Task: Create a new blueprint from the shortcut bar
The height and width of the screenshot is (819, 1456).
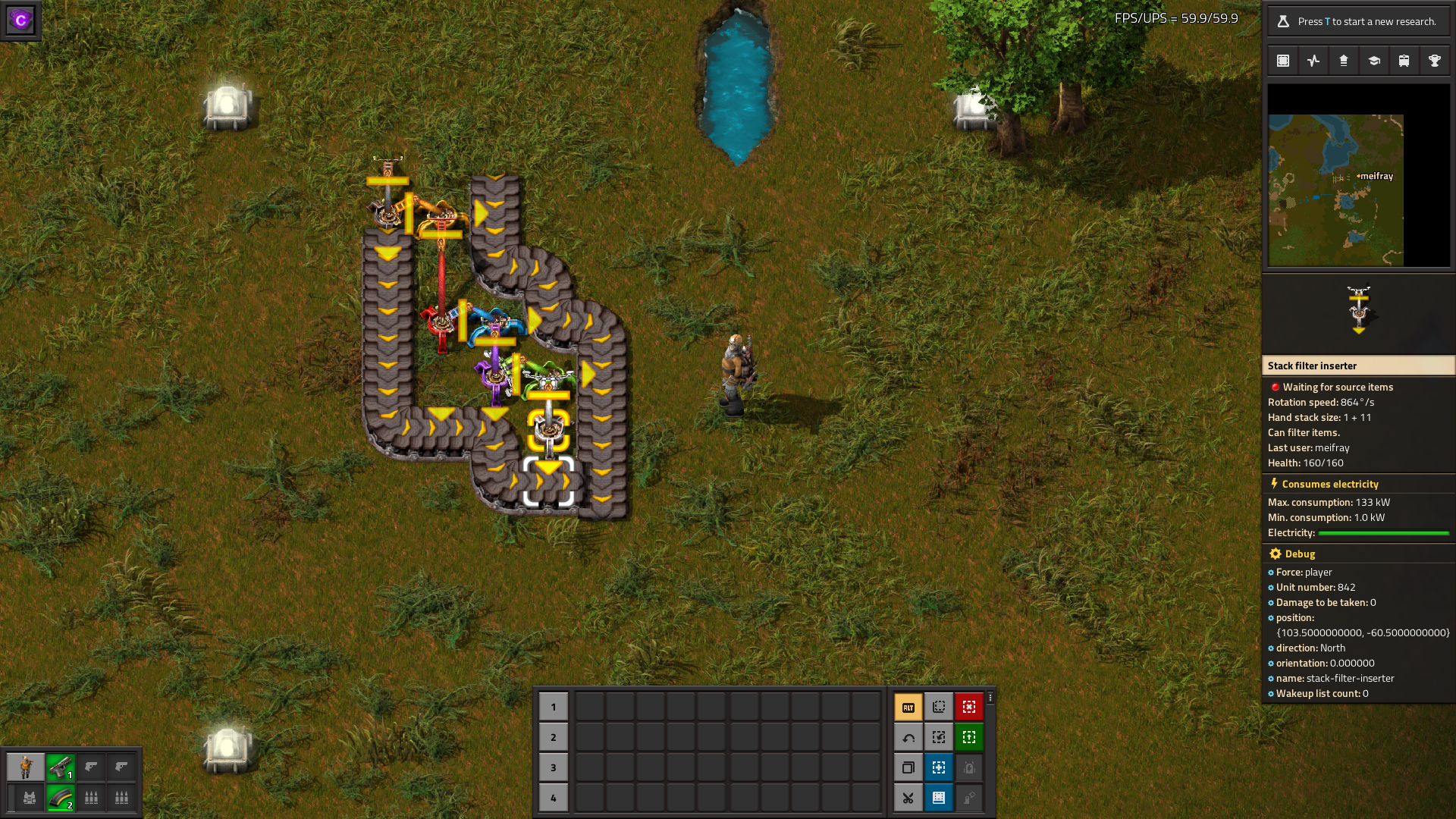Action: tap(939, 706)
